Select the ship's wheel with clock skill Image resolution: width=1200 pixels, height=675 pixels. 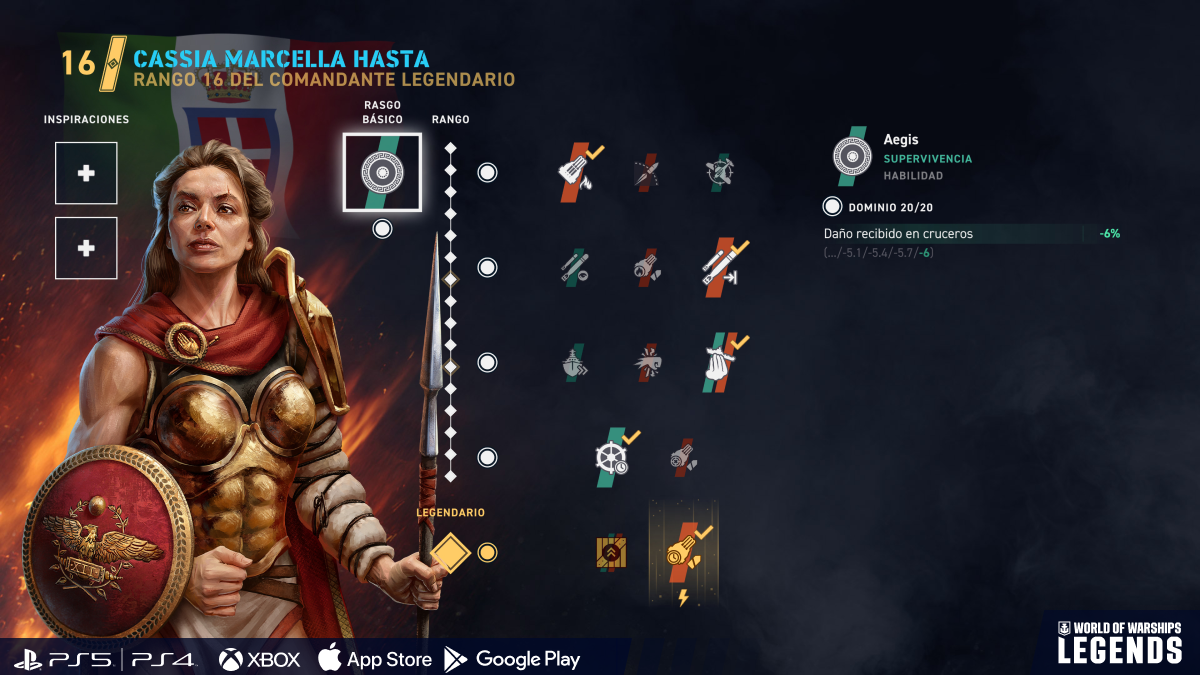click(x=611, y=457)
